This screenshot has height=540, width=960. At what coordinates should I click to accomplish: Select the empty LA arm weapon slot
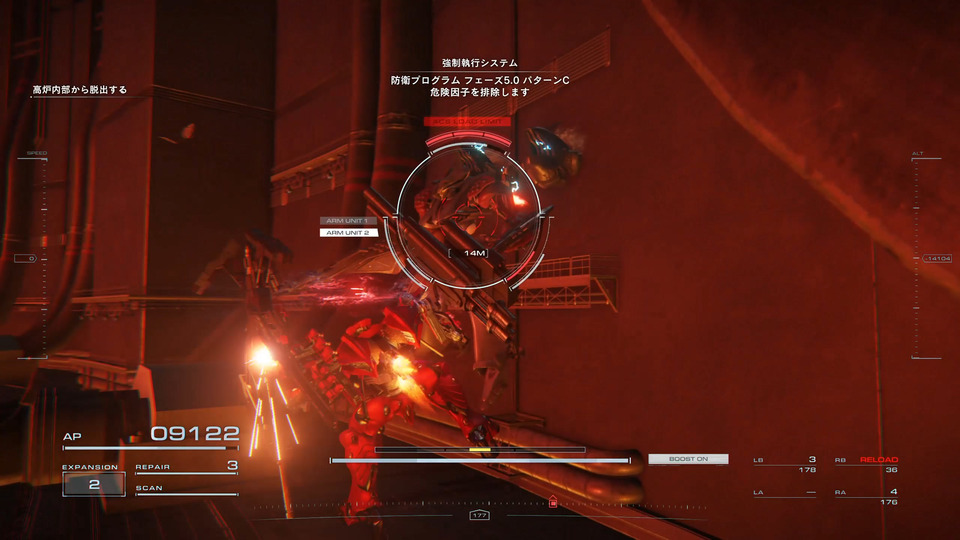[x=786, y=496]
